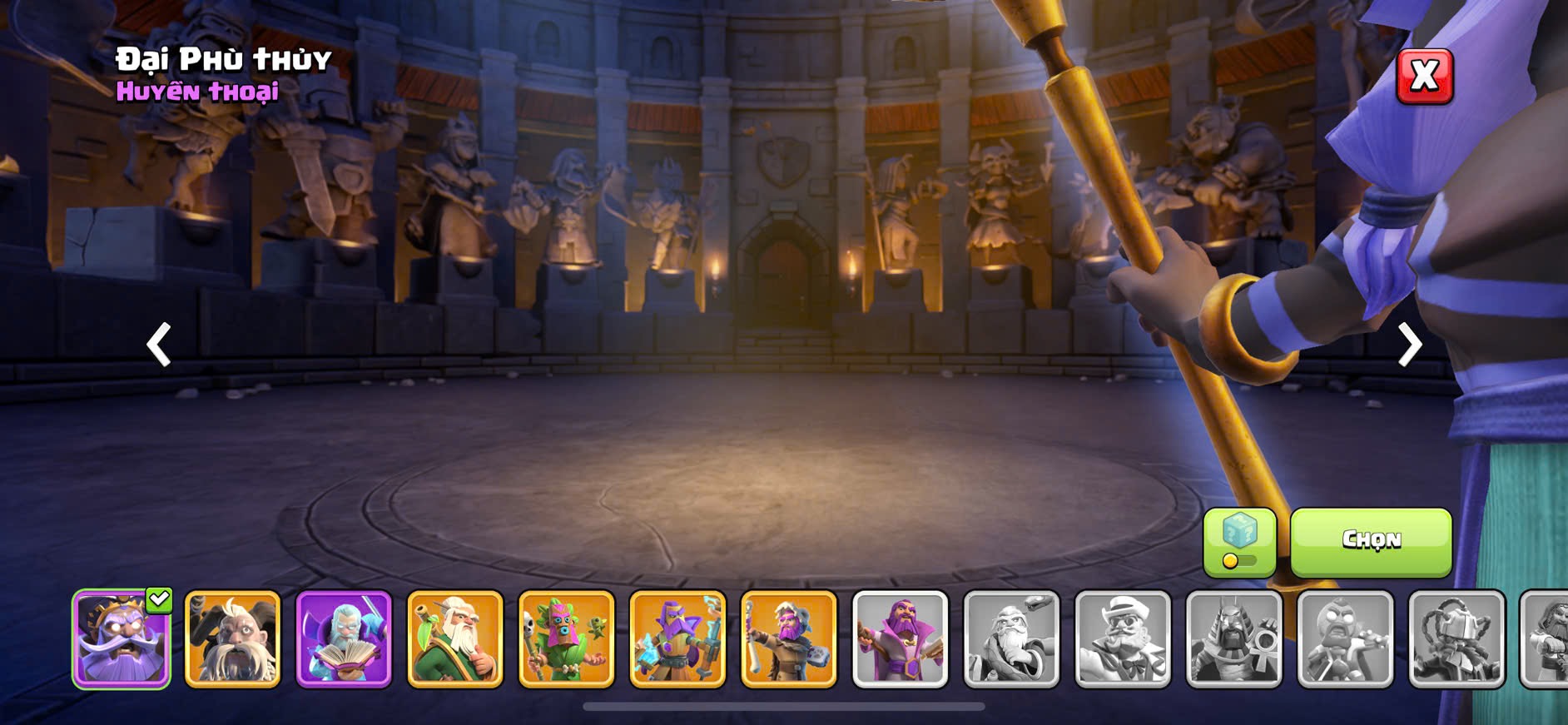
Task: Close the Đại Phù Thủy skin screen
Action: click(x=1424, y=77)
